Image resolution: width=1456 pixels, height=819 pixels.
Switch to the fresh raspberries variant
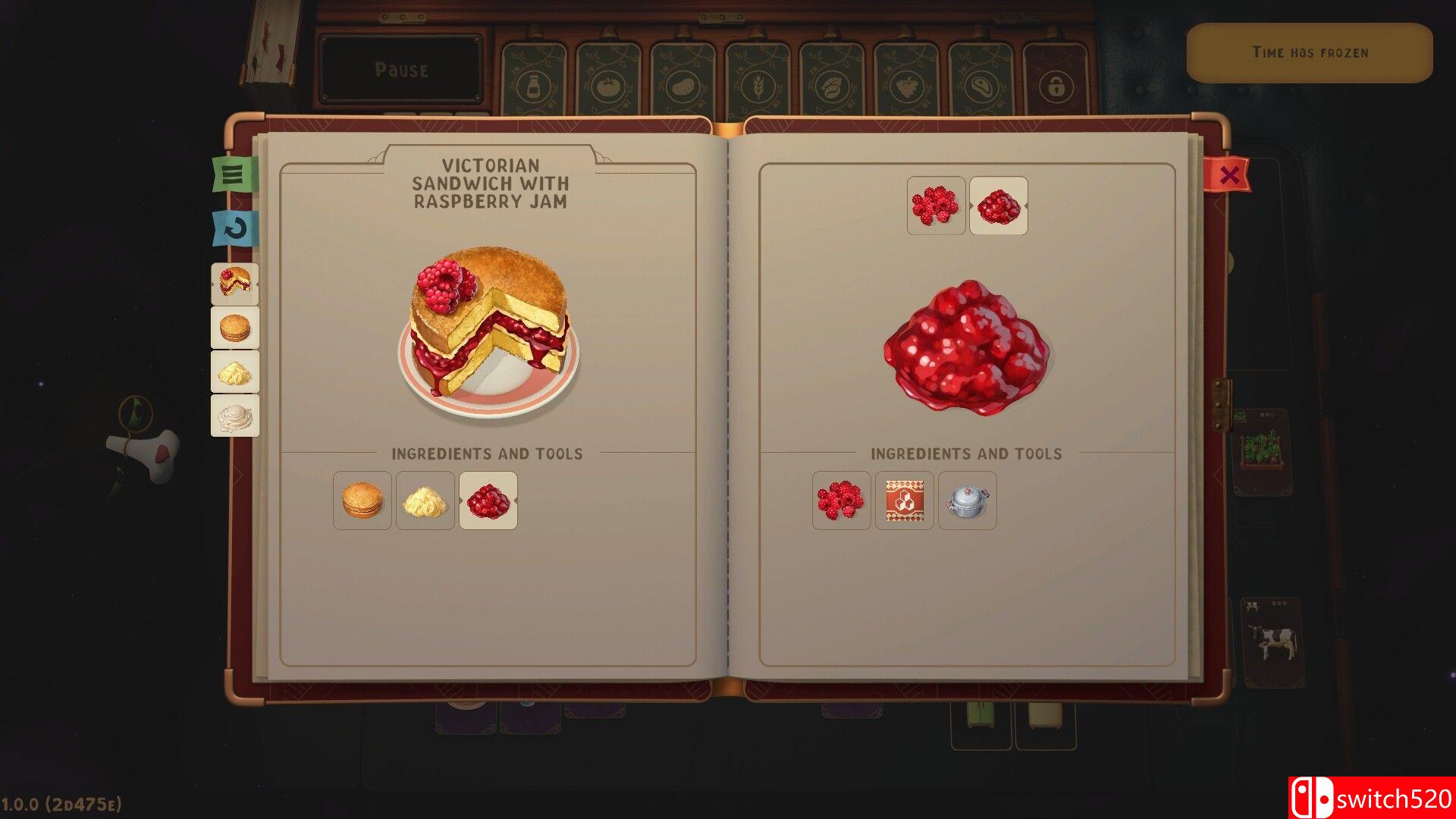coord(936,206)
